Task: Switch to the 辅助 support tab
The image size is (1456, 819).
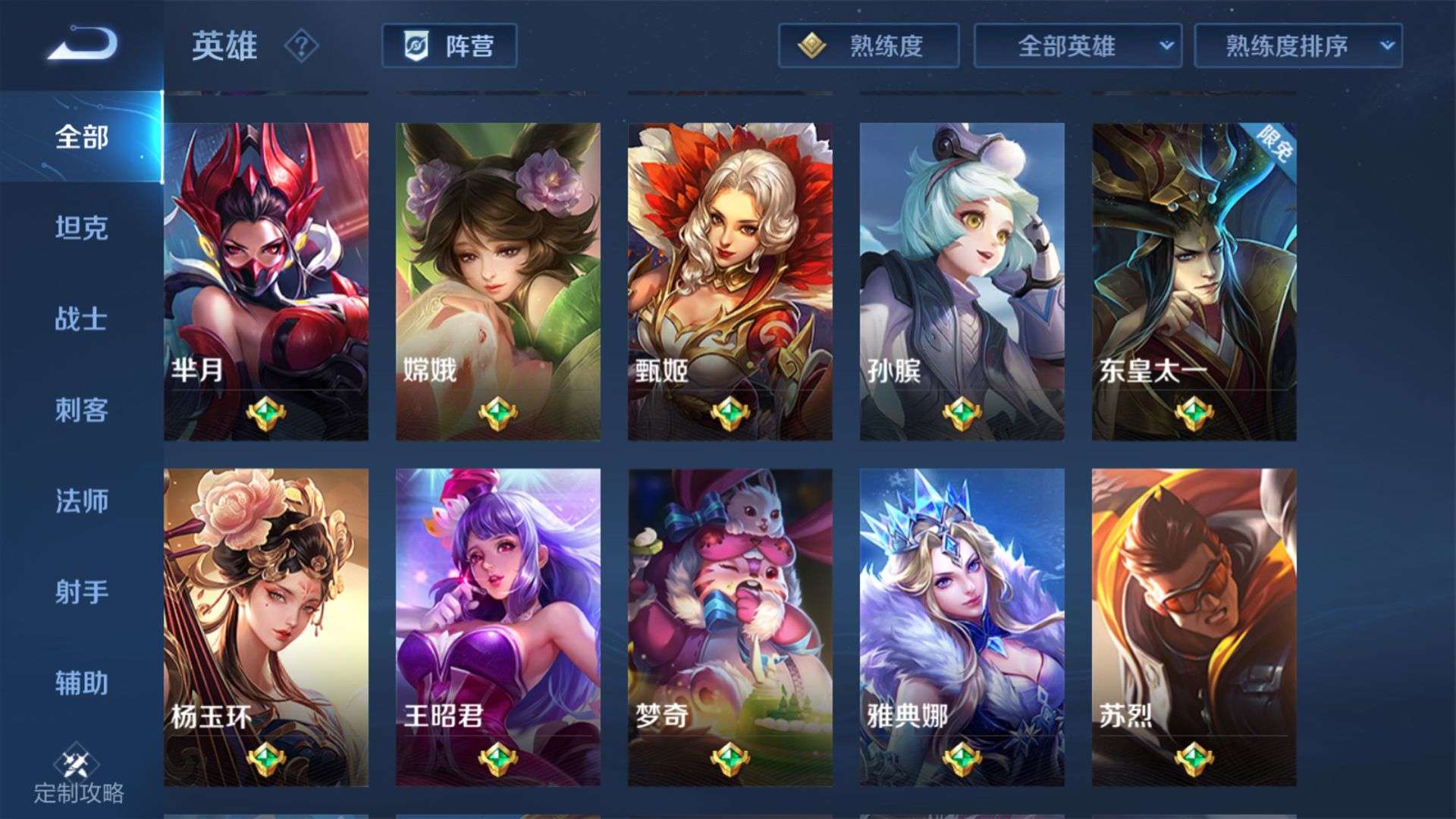Action: [x=80, y=684]
